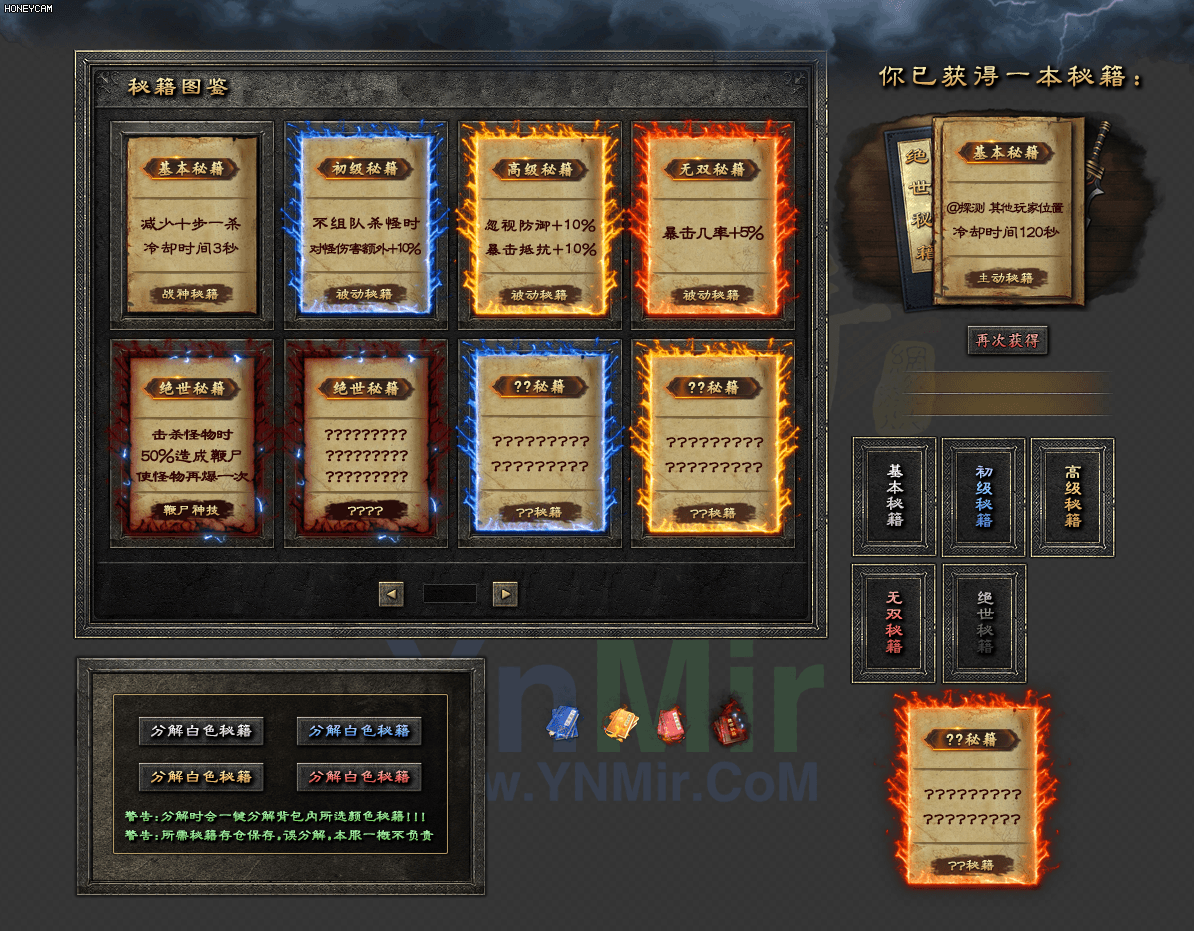Select the blue book icon
The height and width of the screenshot is (931, 1194).
coord(563,723)
